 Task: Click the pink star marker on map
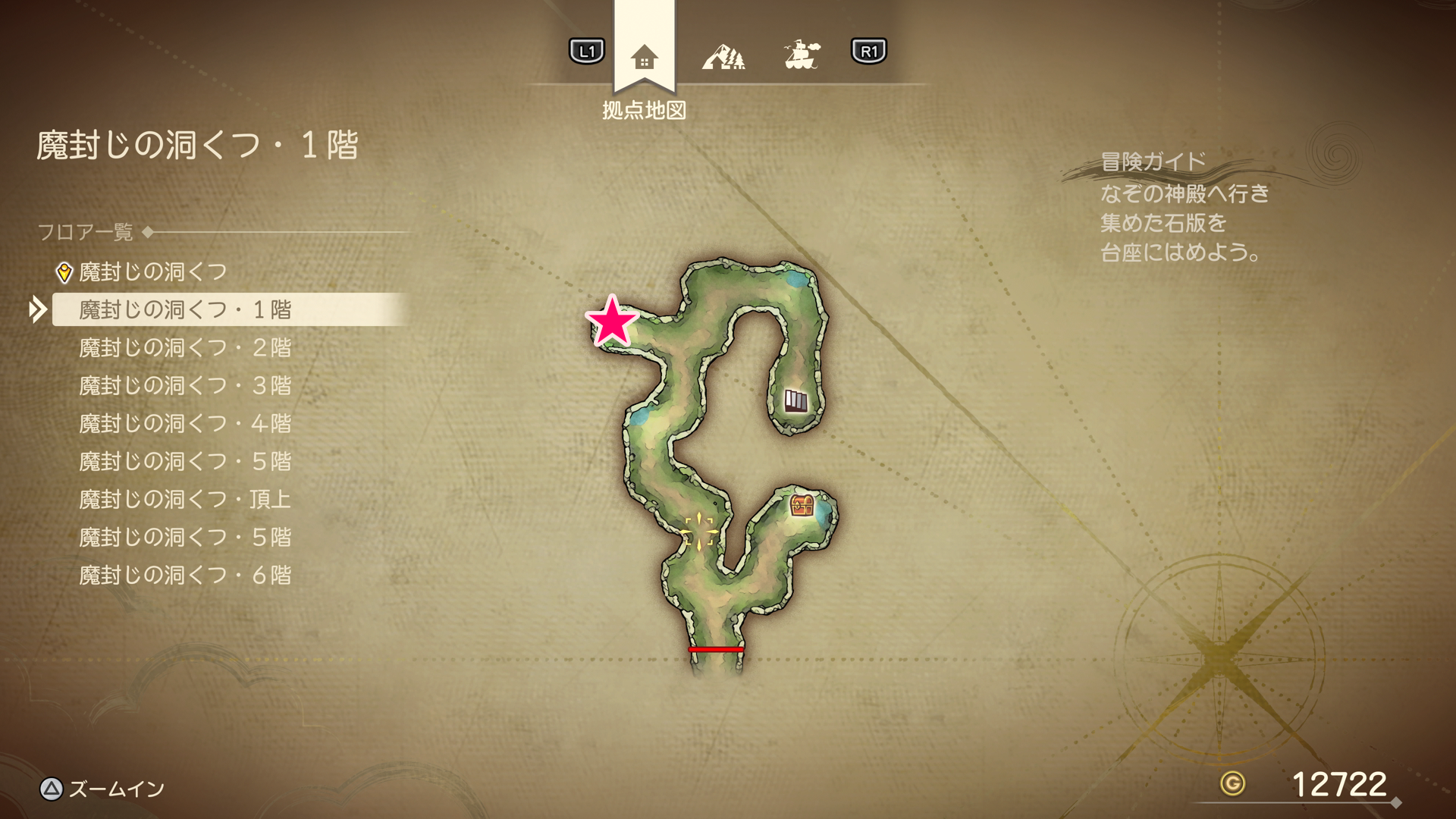pos(612,322)
